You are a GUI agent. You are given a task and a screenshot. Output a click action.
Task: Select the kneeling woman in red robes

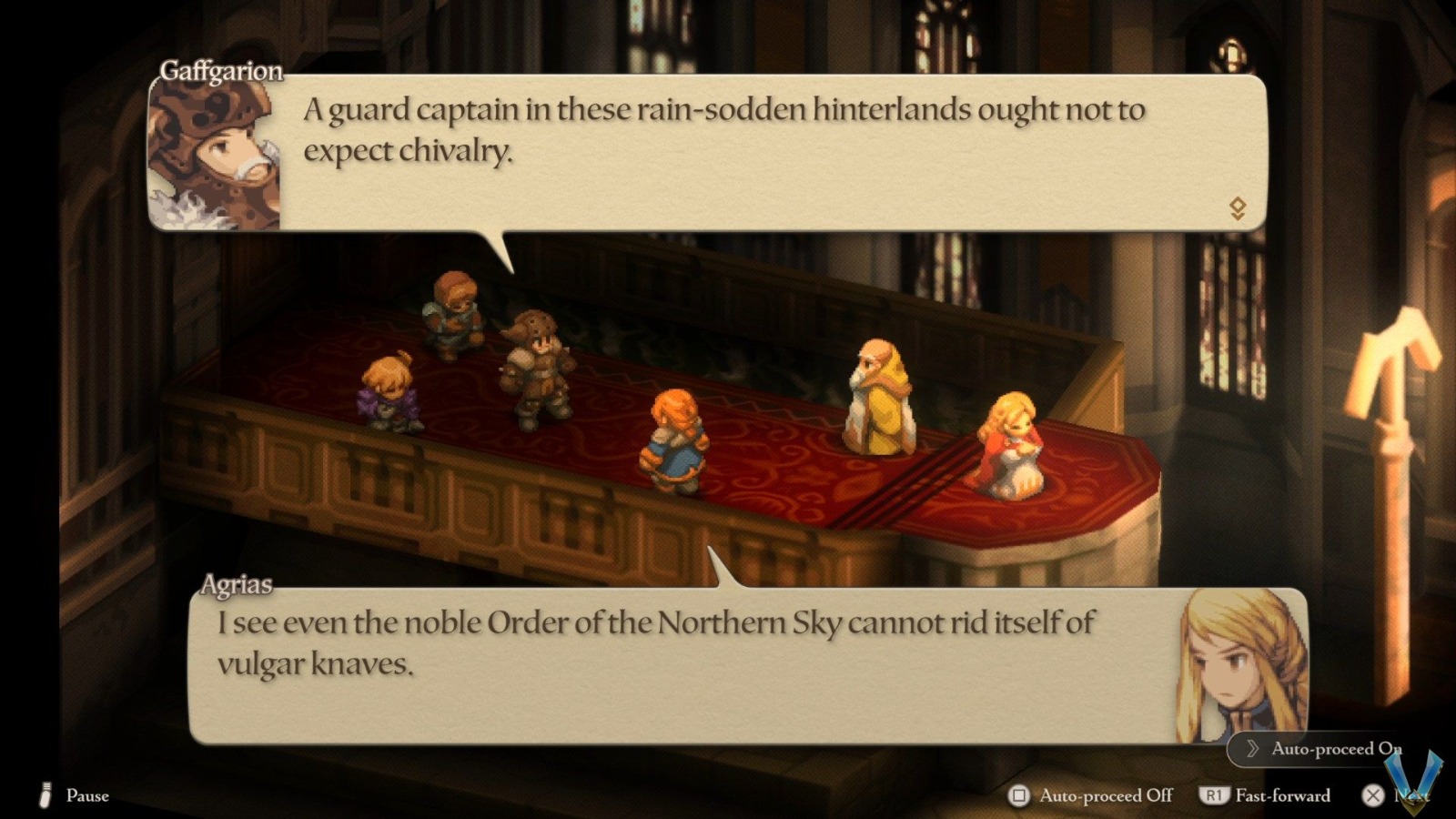[x=1010, y=446]
